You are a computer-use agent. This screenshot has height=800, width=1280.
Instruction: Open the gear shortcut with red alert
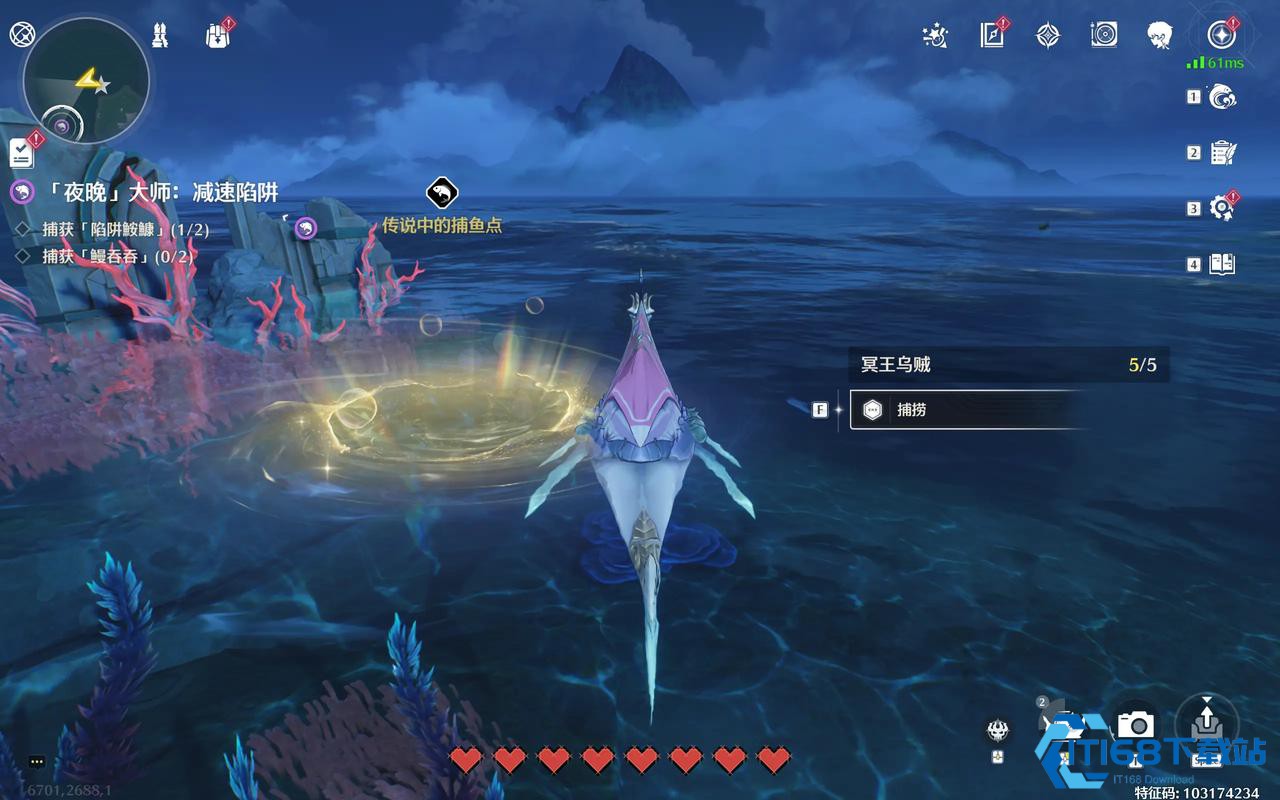click(x=1222, y=208)
